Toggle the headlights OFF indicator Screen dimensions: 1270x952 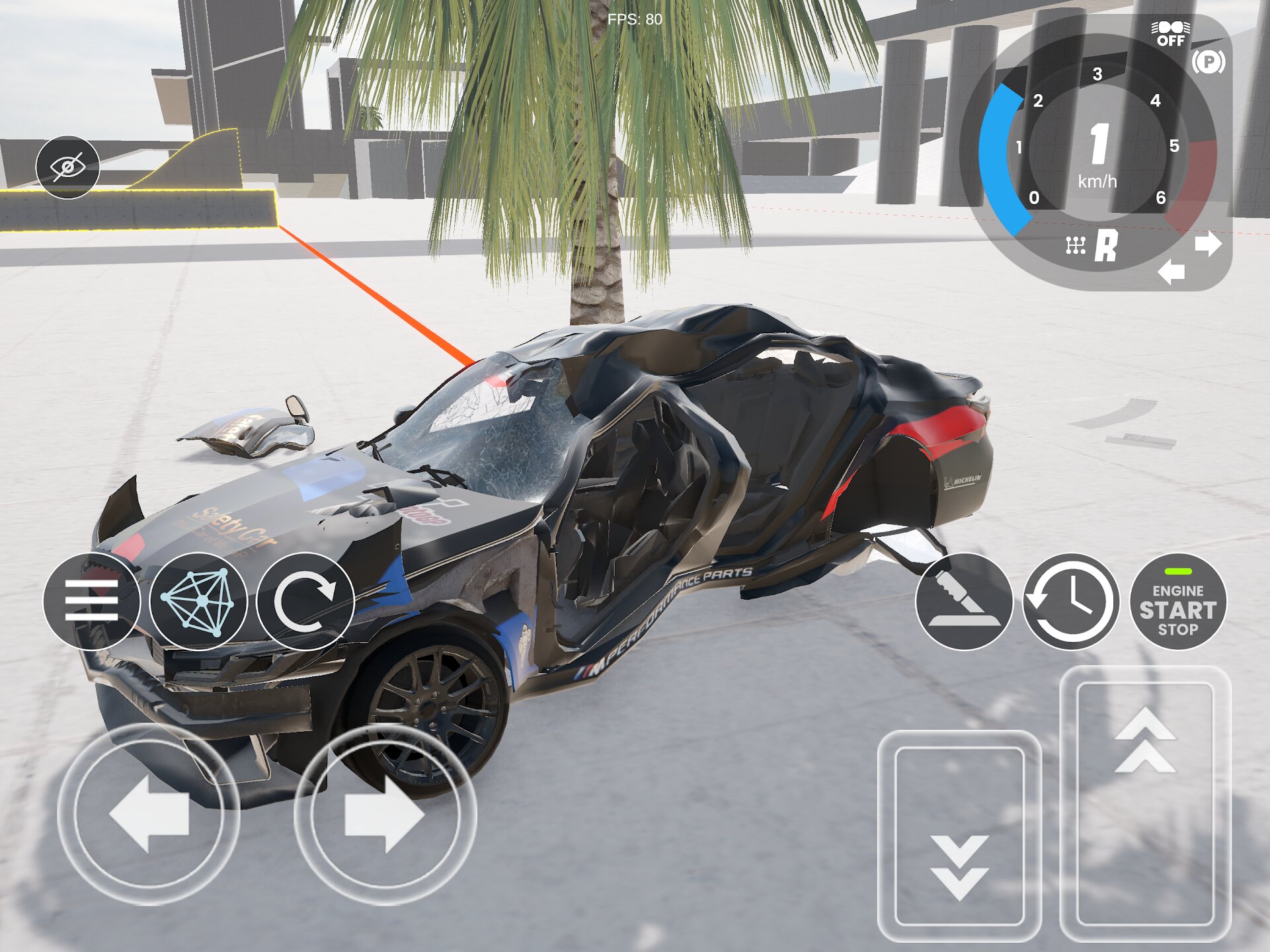(1171, 34)
